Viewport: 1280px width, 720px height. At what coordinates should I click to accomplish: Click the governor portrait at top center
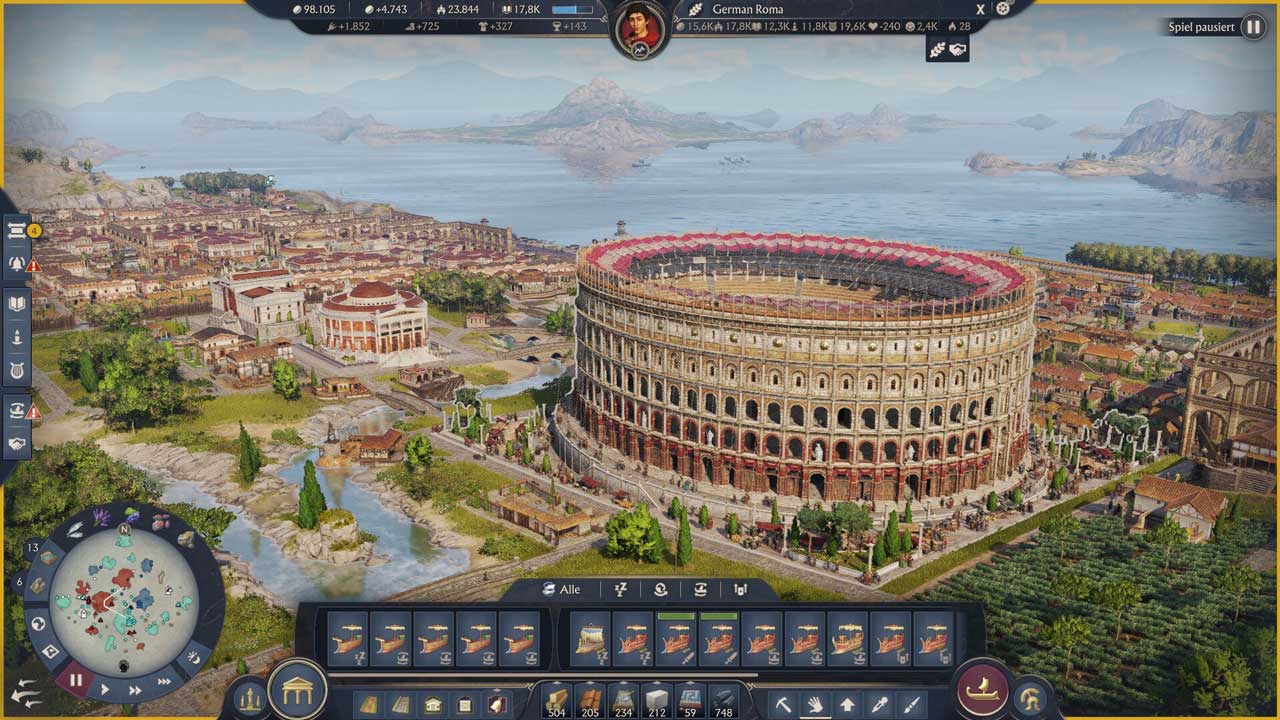pyautogui.click(x=640, y=27)
